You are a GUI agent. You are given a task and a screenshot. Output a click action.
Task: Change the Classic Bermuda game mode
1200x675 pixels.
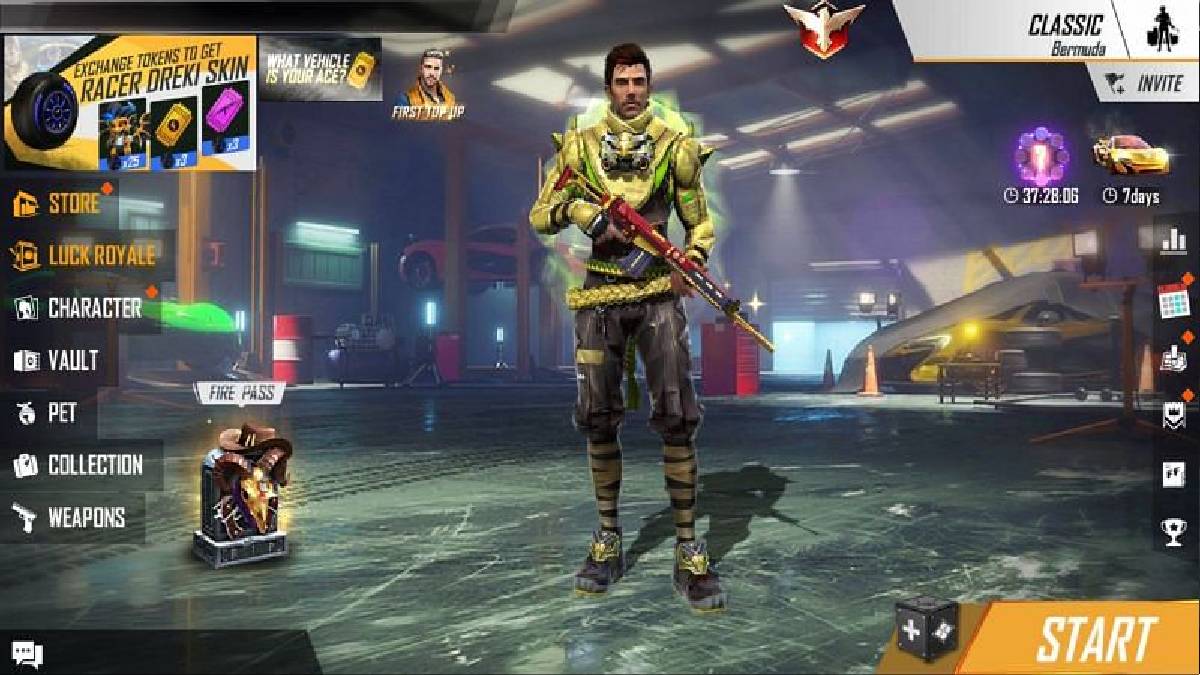coord(1064,32)
